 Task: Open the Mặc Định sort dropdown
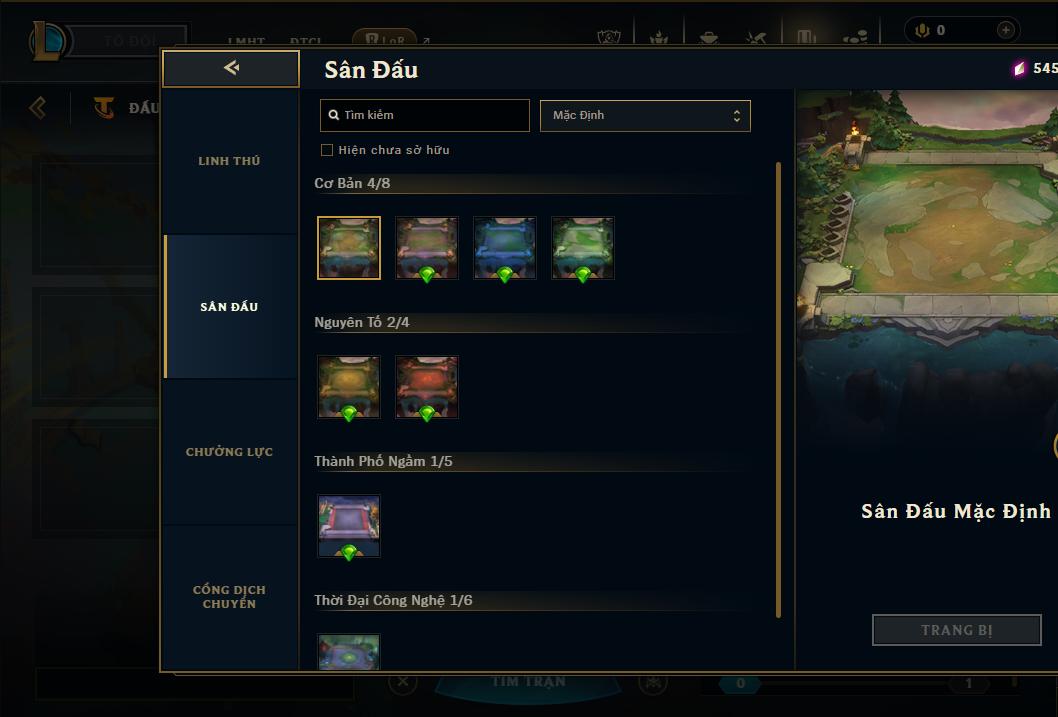point(645,115)
